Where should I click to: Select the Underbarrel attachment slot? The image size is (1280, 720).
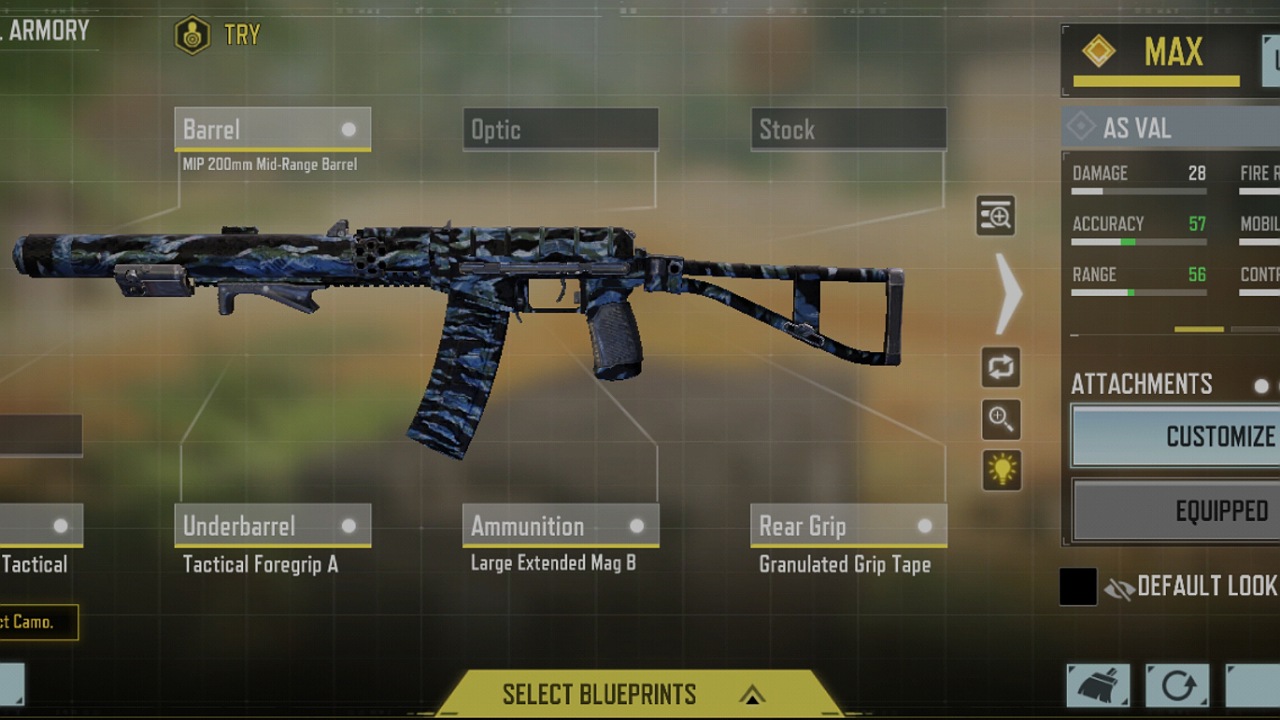coord(272,526)
